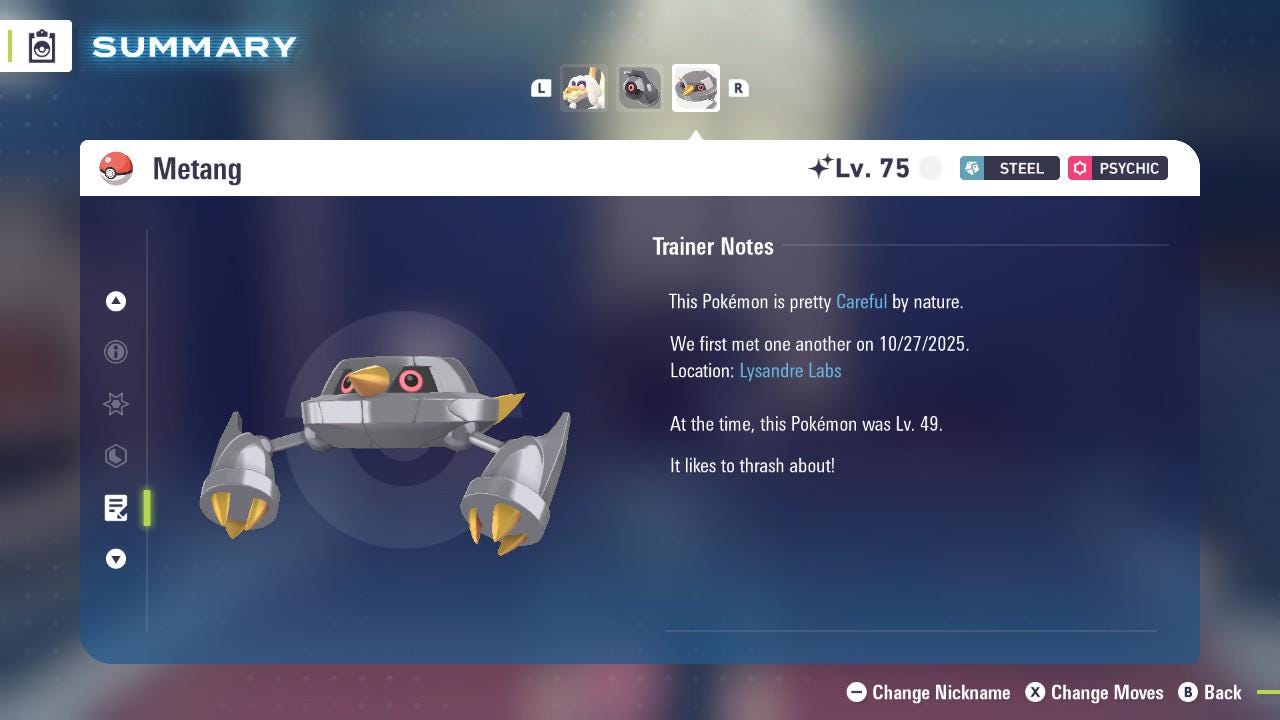The image size is (1280, 720).
Task: Select Back in the bottom bar
Action: click(x=1219, y=692)
